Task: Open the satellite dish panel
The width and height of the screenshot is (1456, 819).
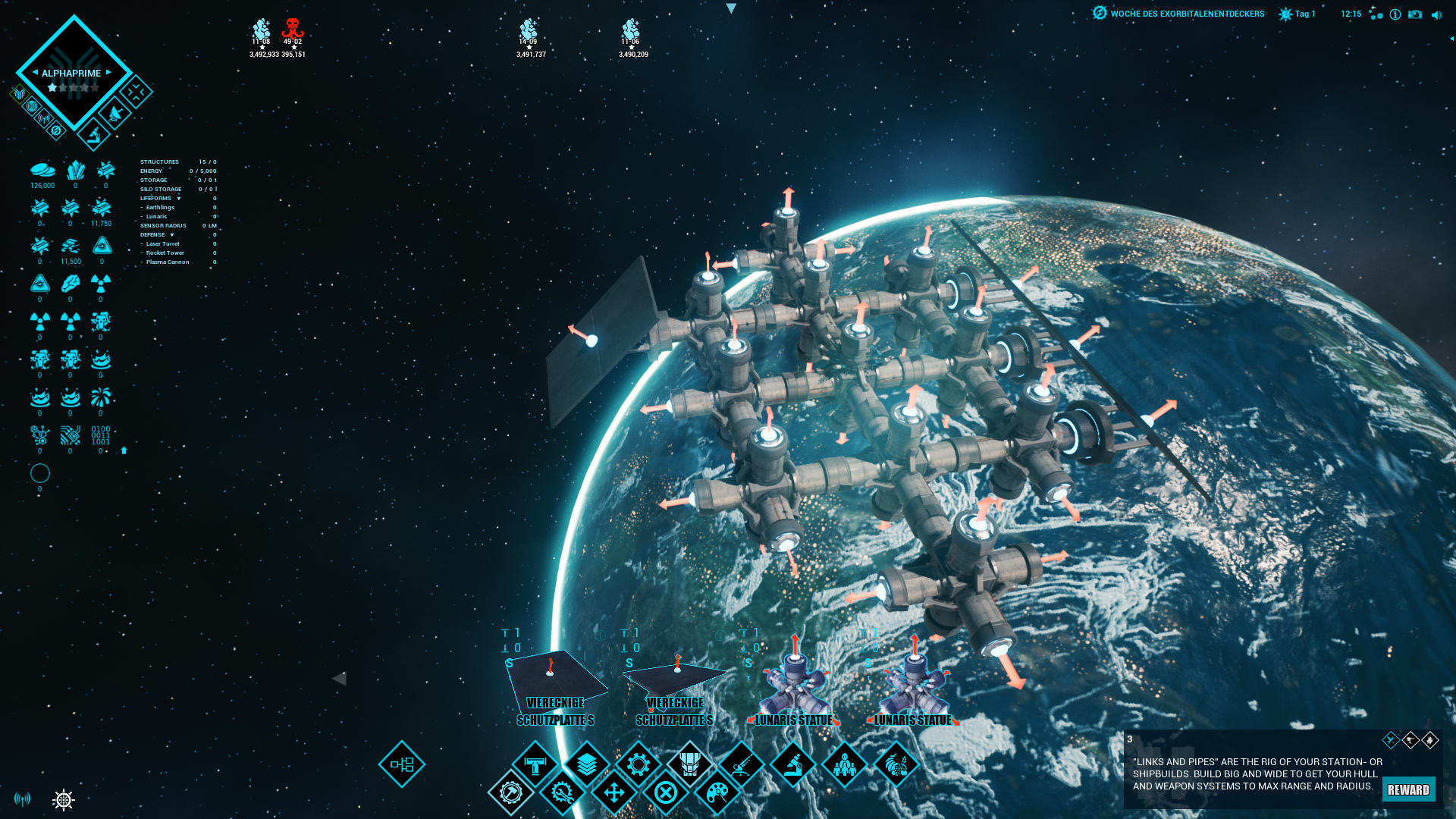Action: tap(115, 114)
